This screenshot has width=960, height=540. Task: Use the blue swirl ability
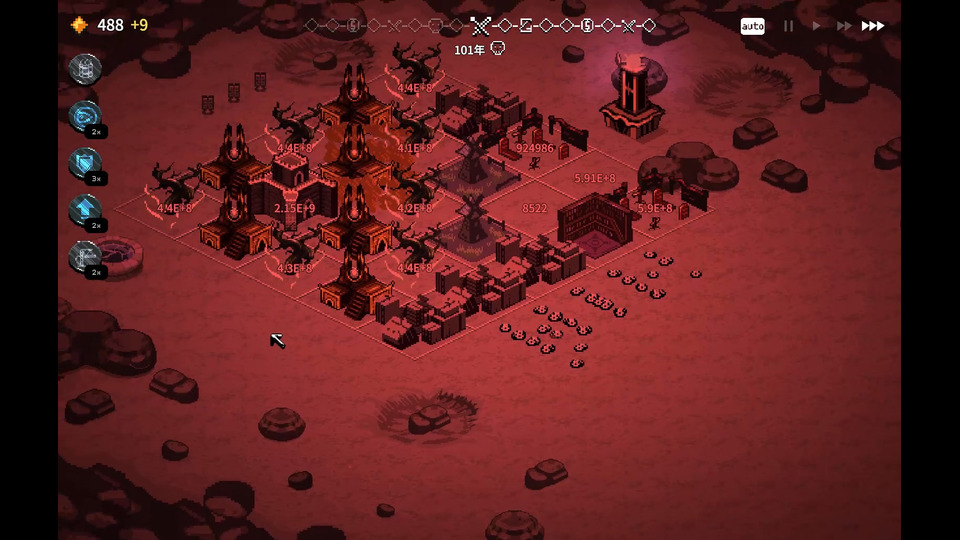[85, 116]
